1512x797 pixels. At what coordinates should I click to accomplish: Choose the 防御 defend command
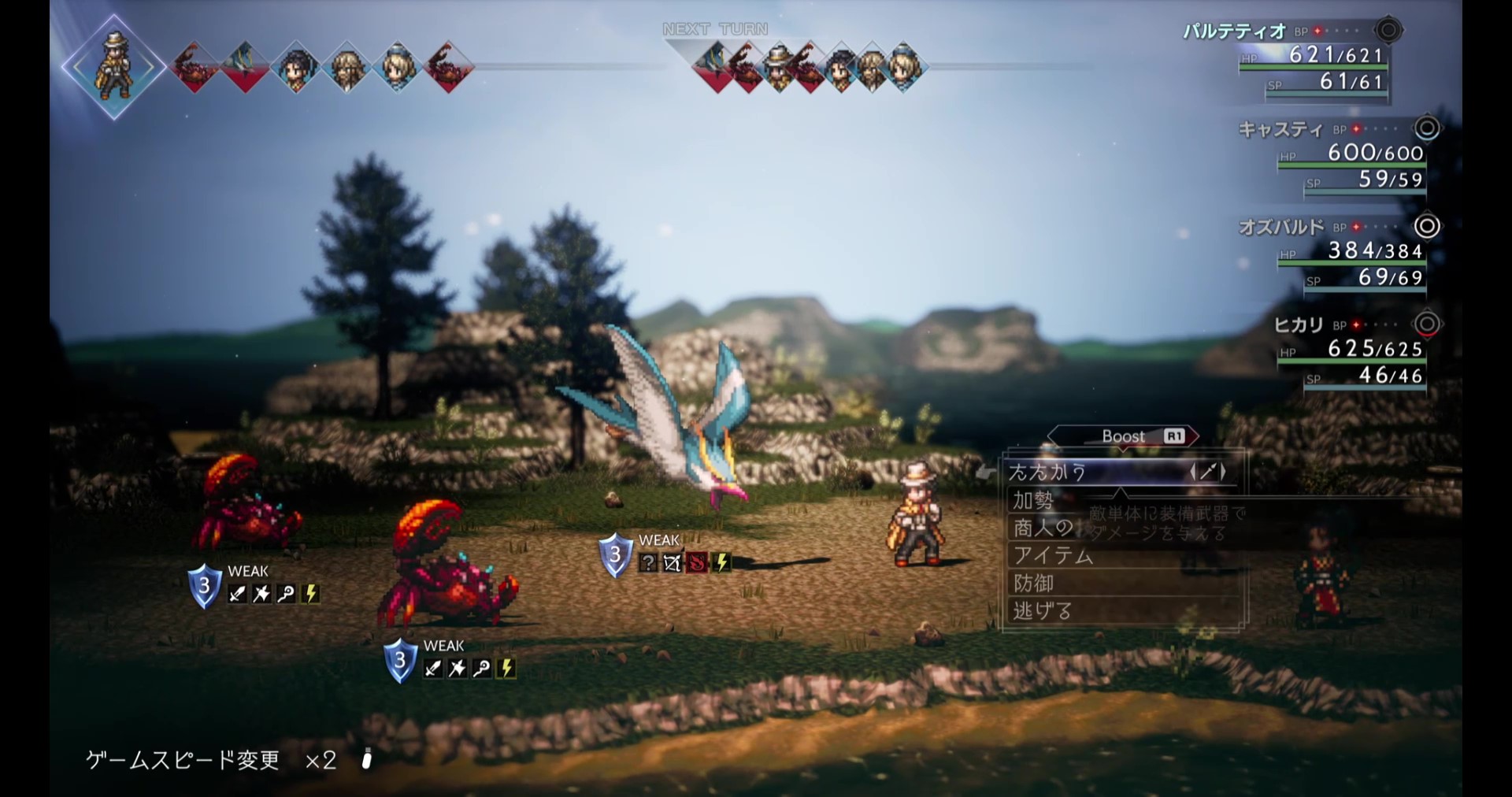(x=1033, y=584)
